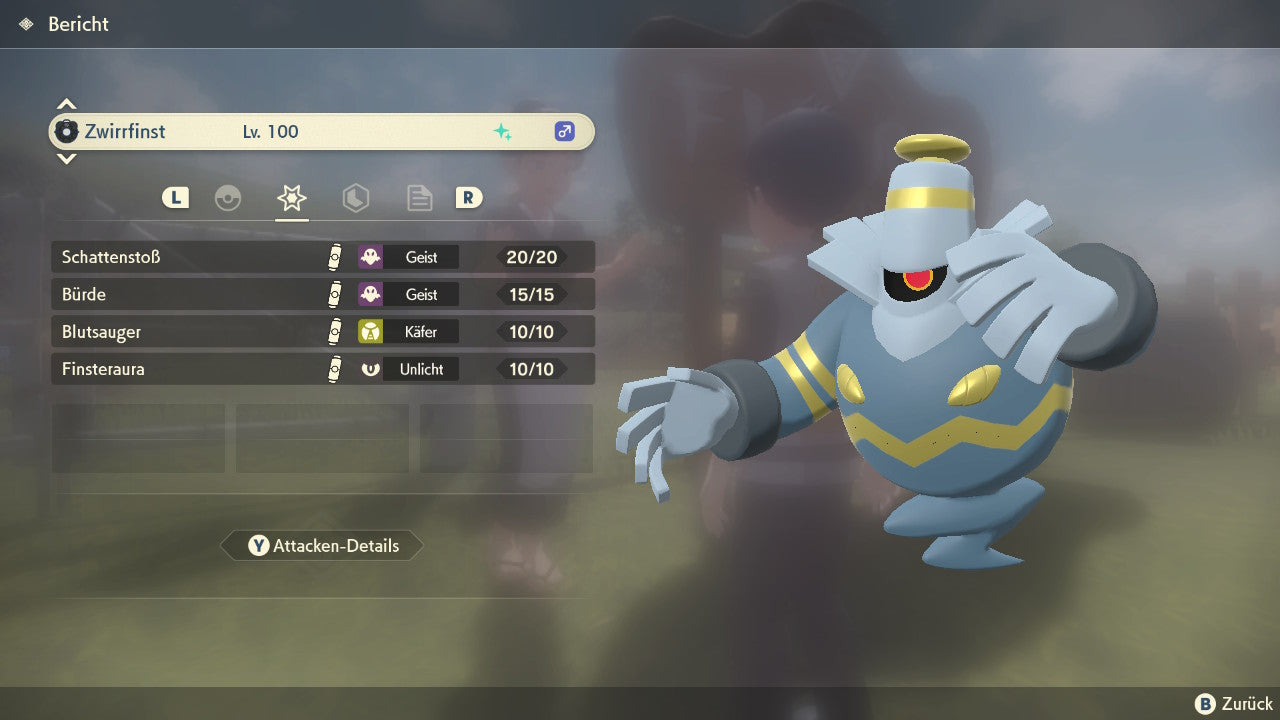This screenshot has height=720, width=1280.
Task: Select the Zwirrfinst name bar
Action: click(322, 131)
